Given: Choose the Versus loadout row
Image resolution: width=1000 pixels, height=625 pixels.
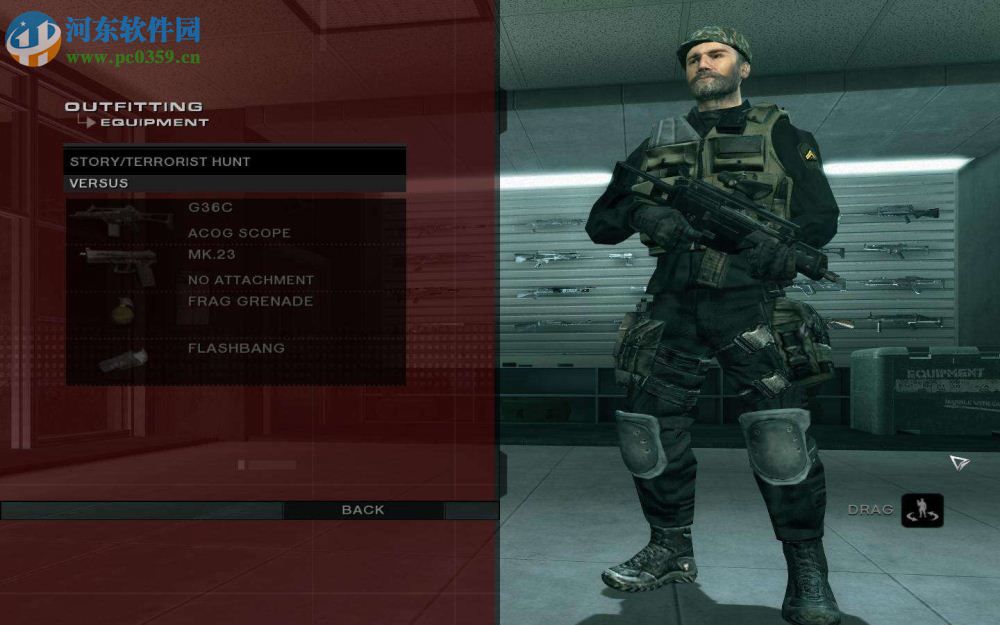Looking at the screenshot, I should click(235, 184).
